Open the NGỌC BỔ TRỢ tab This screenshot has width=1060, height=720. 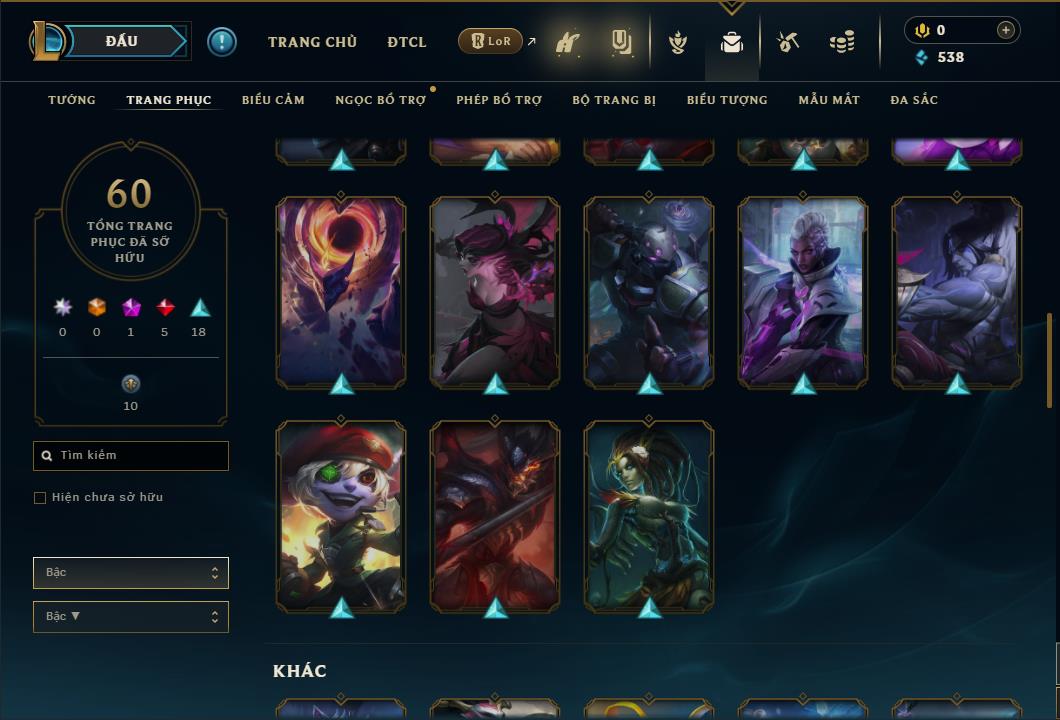[380, 100]
